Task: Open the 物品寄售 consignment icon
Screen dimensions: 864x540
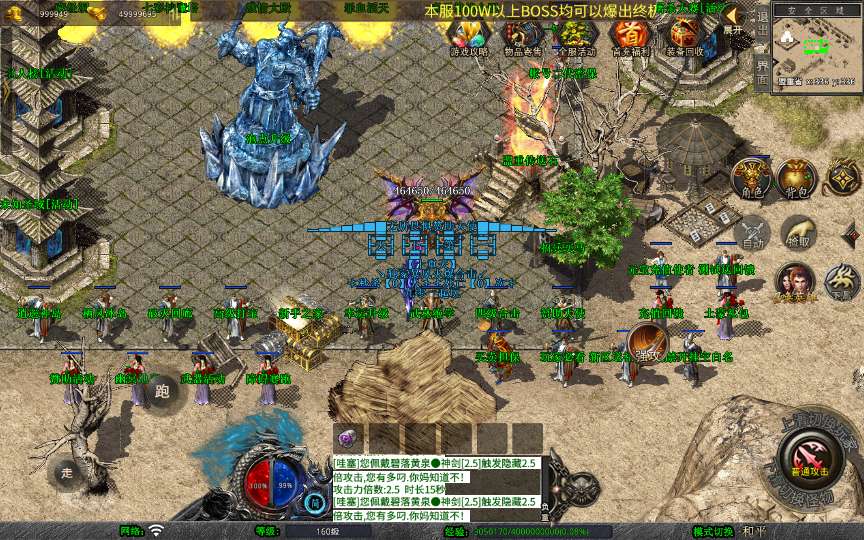Action: [522, 37]
